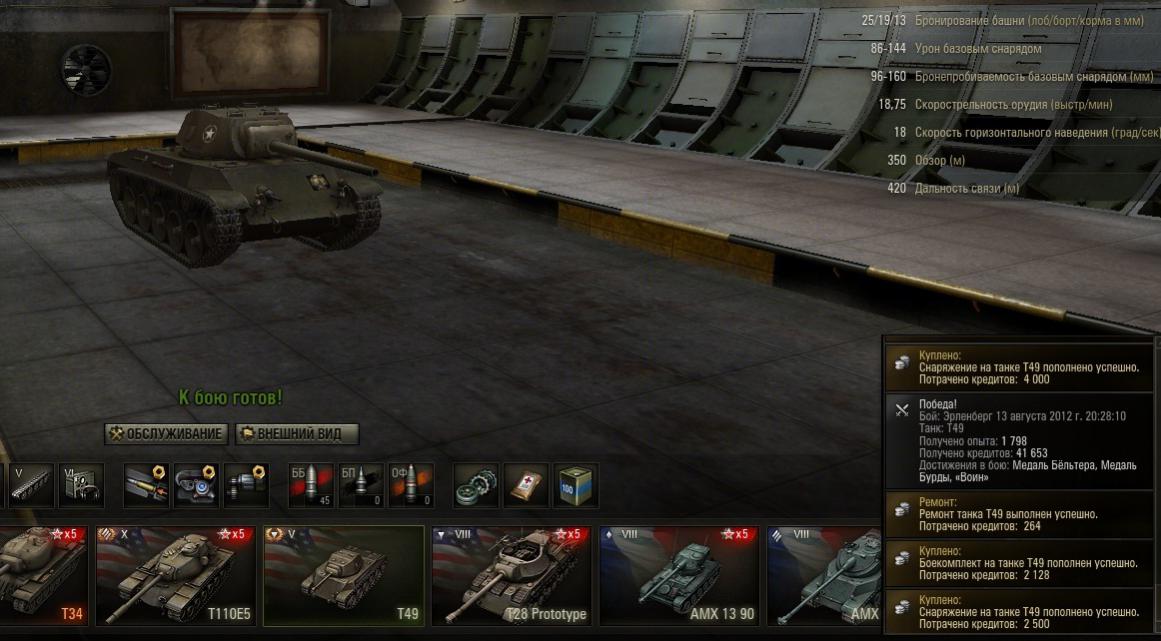Viewport: 1161px width, 641px height.
Task: Click the ББ armor-piercing shell slot
Action: [x=309, y=485]
